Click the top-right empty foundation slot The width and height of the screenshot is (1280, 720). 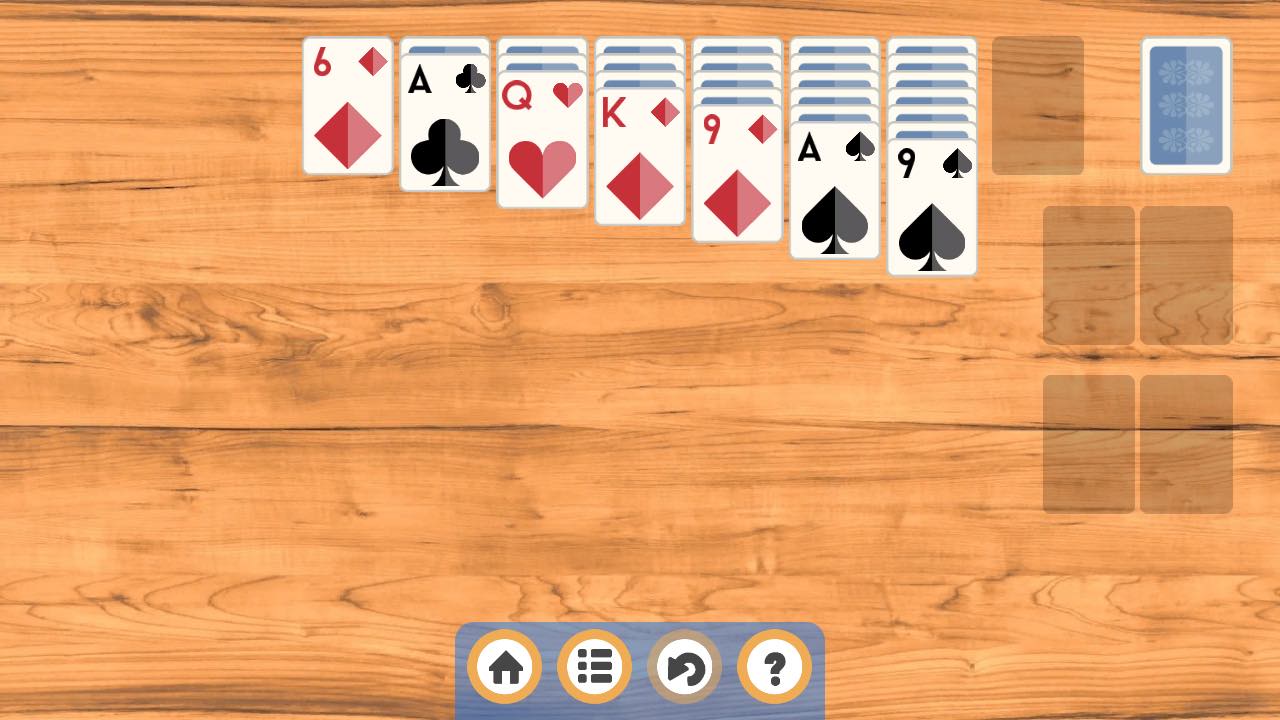(1186, 275)
